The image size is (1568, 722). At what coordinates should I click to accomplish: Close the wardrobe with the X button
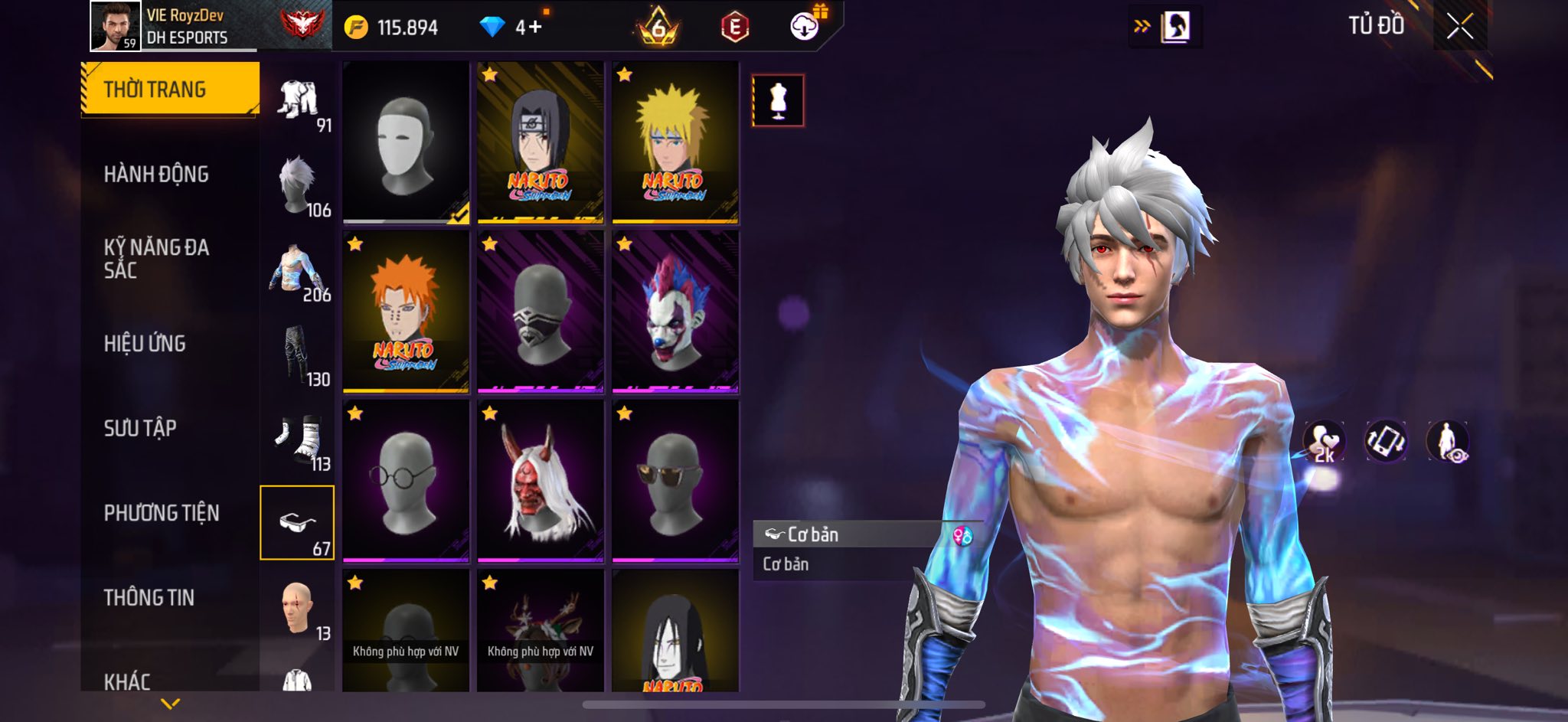[1459, 27]
